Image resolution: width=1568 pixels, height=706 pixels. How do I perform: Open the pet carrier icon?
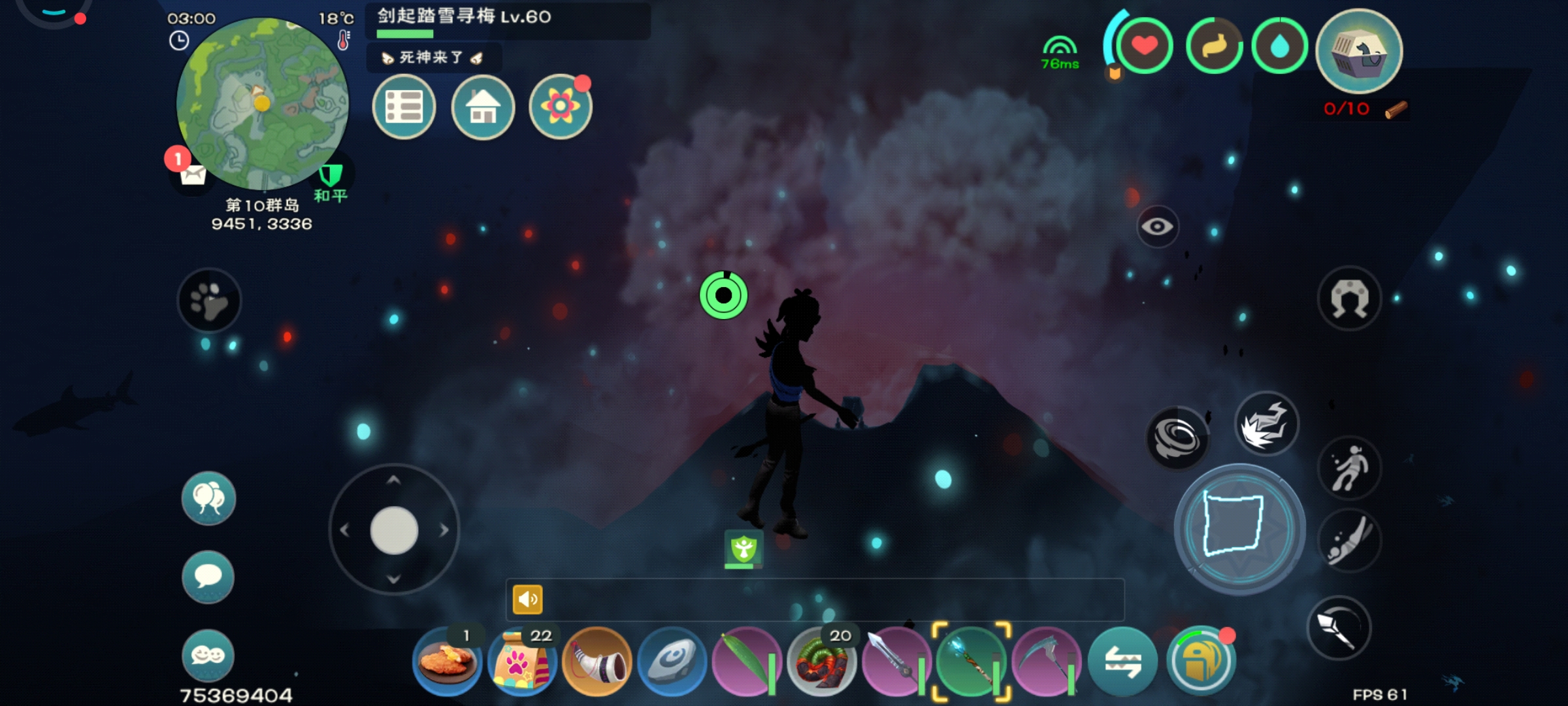tap(1359, 51)
